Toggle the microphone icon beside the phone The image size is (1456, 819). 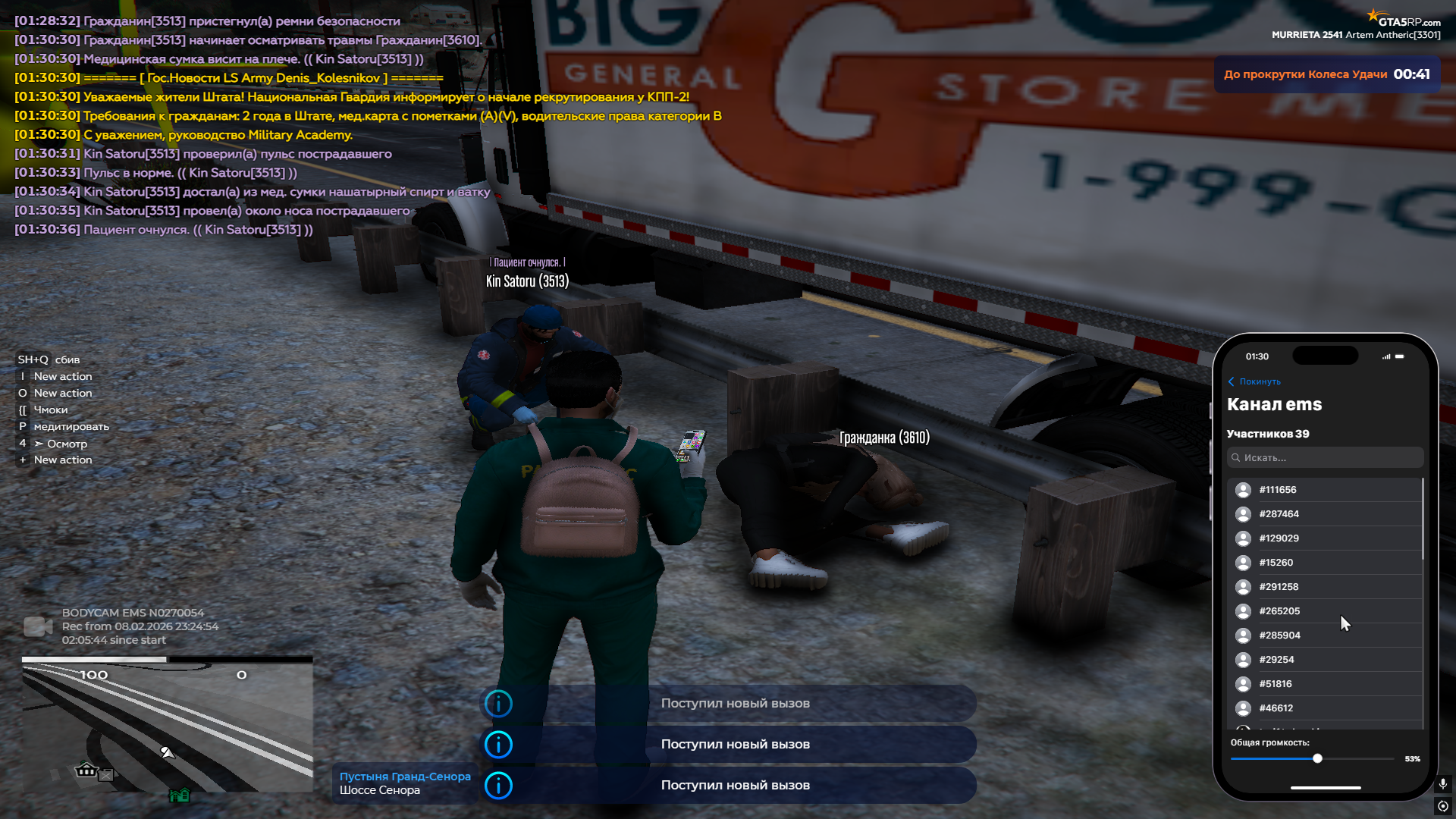pyautogui.click(x=1442, y=783)
